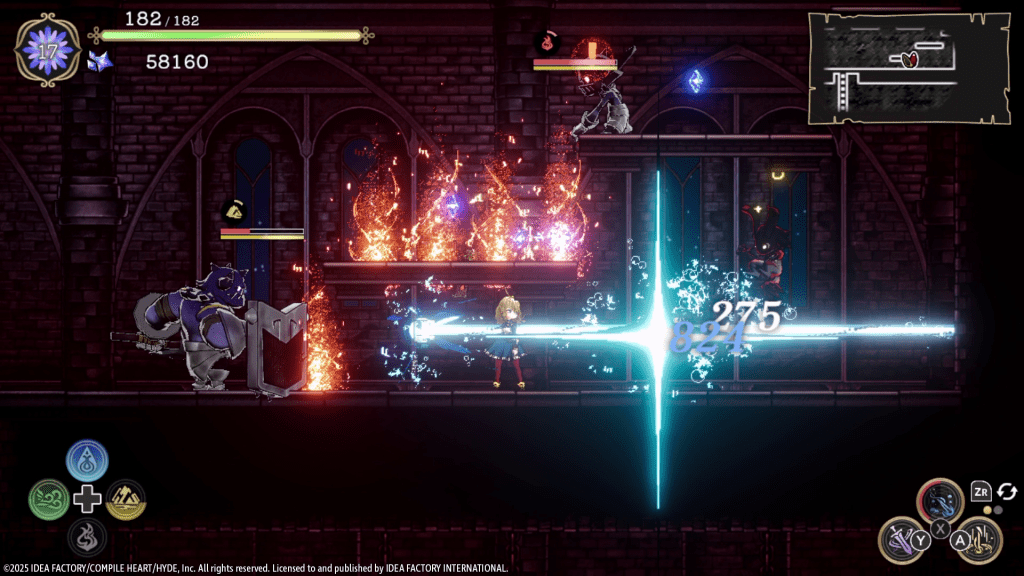Select the grey fire element icon
Viewport: 1024px width, 576px height.
(x=87, y=536)
